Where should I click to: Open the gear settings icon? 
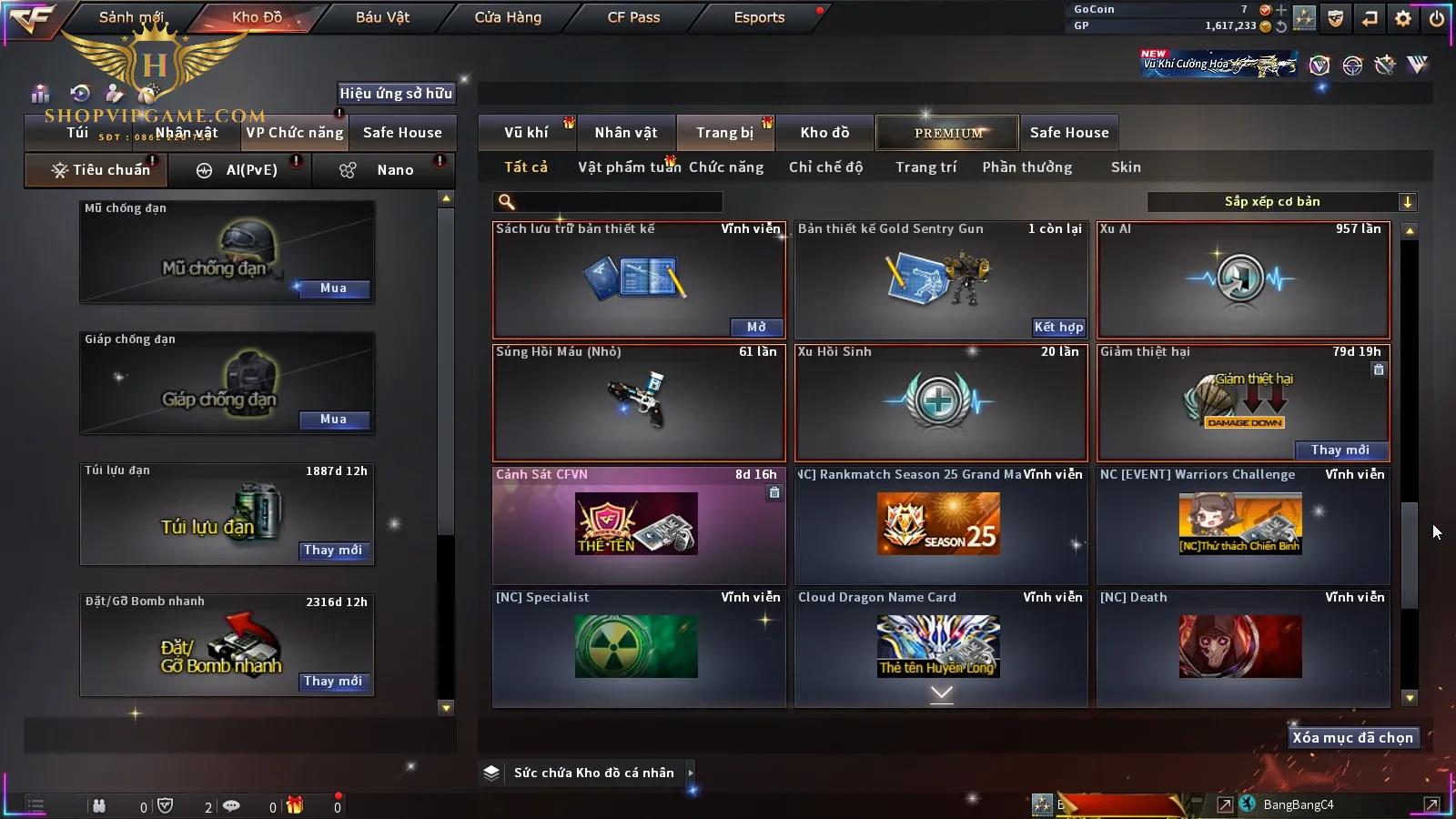point(1403,18)
